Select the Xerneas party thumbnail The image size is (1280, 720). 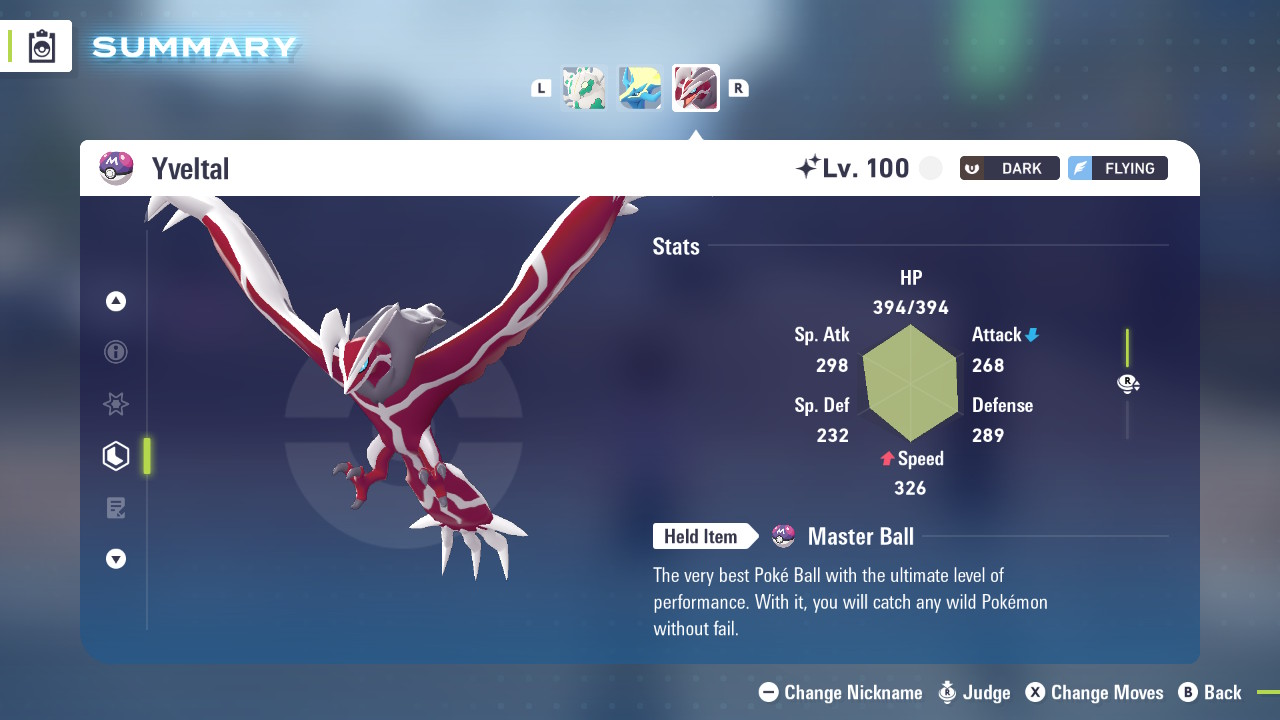click(x=640, y=88)
